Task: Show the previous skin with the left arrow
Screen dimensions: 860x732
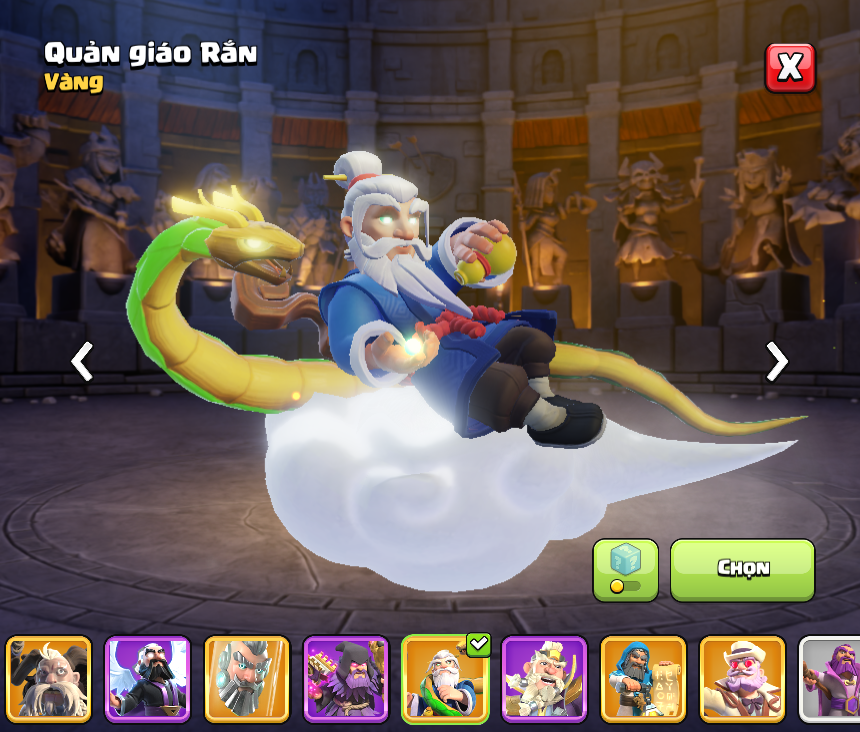Action: coord(82,361)
